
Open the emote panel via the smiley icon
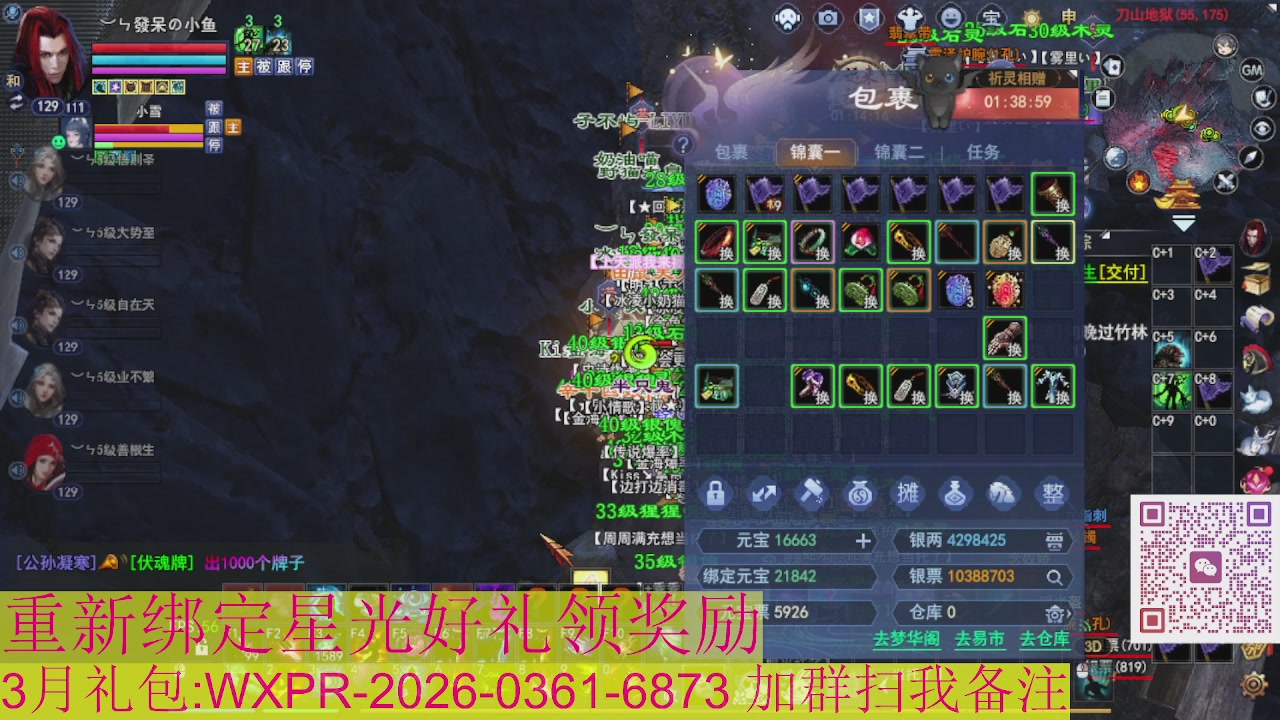951,17
